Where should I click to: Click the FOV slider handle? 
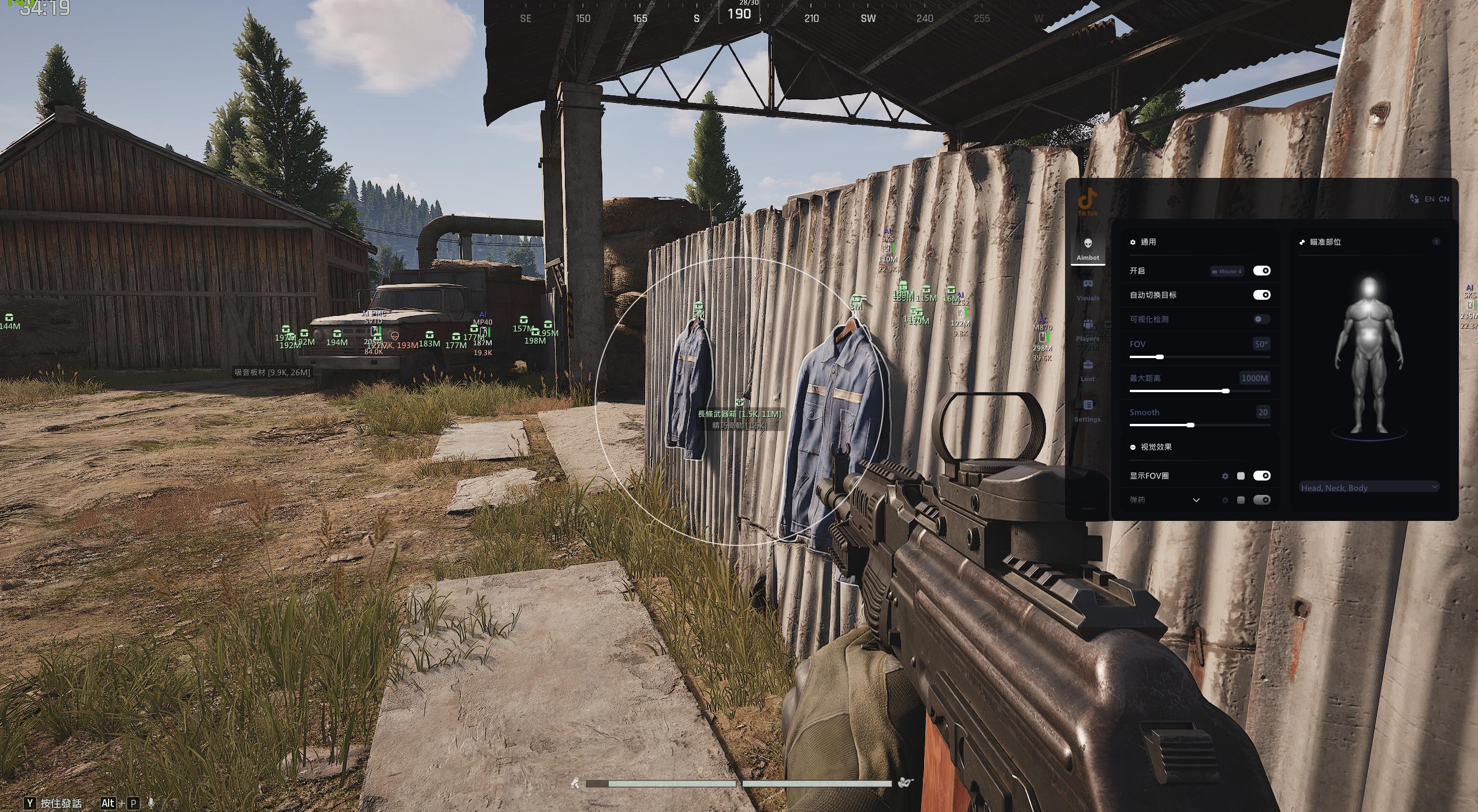[x=1159, y=357]
